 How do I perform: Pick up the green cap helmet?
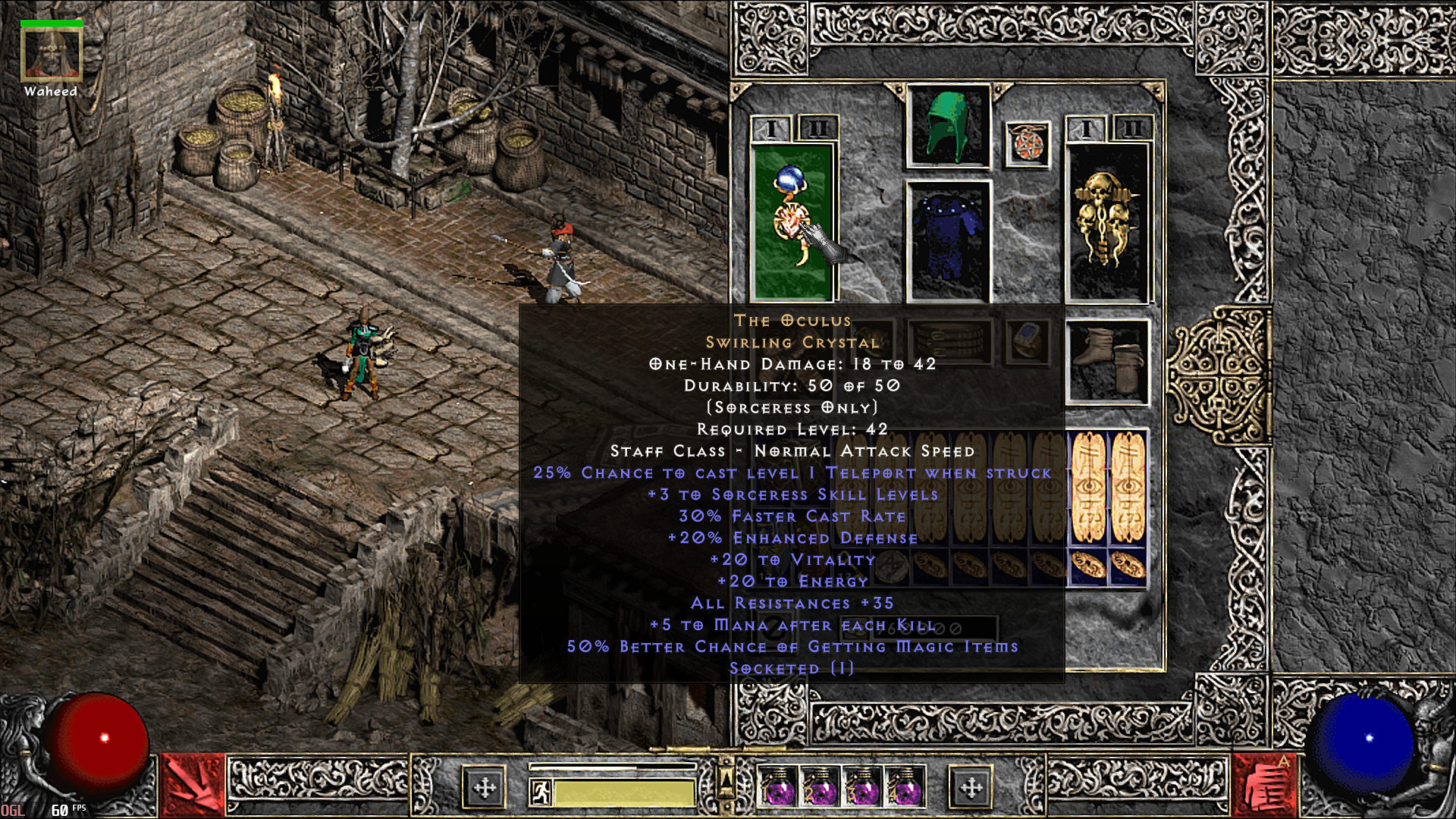(x=949, y=127)
